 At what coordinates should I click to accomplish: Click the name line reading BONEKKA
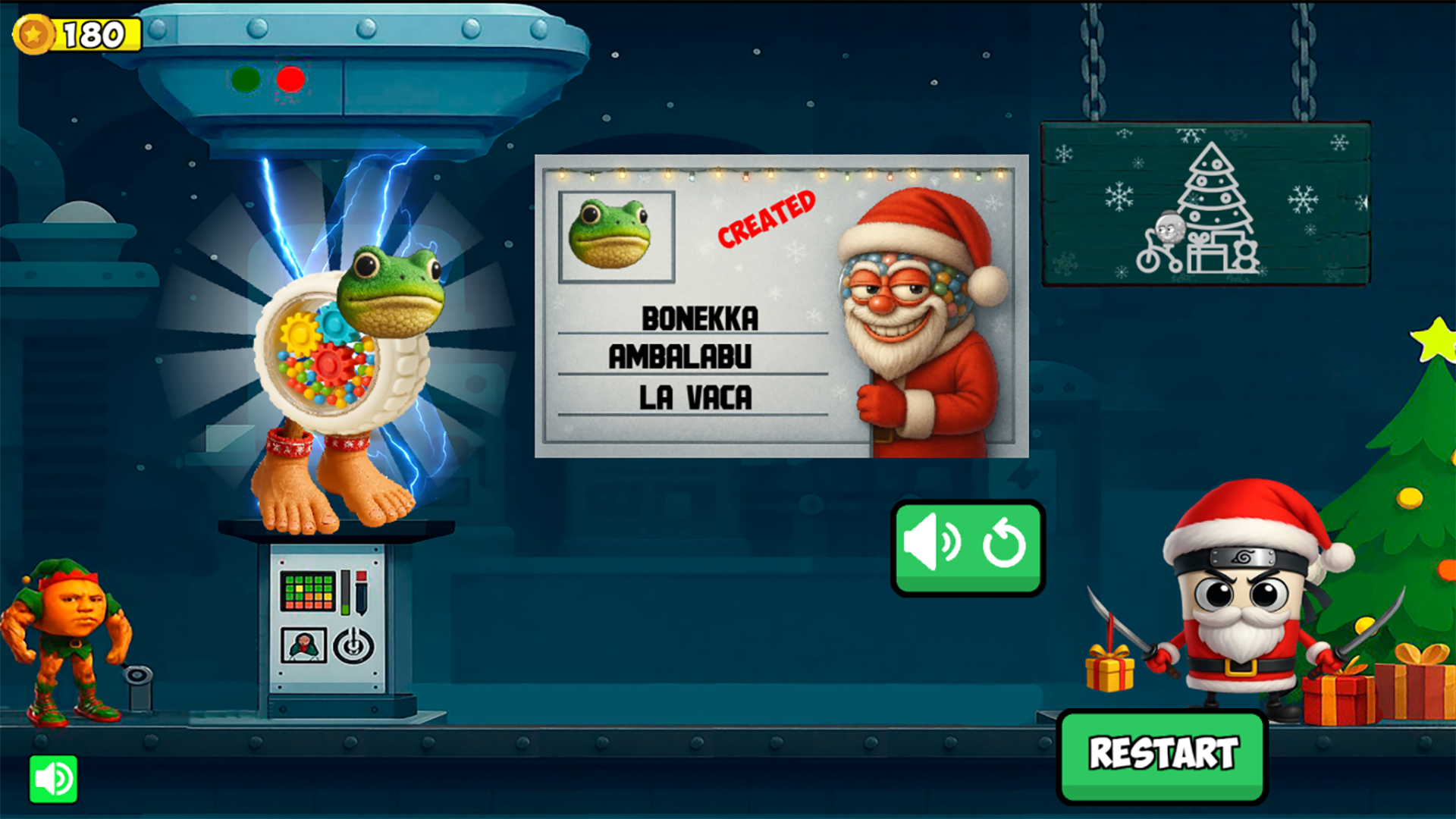[699, 318]
